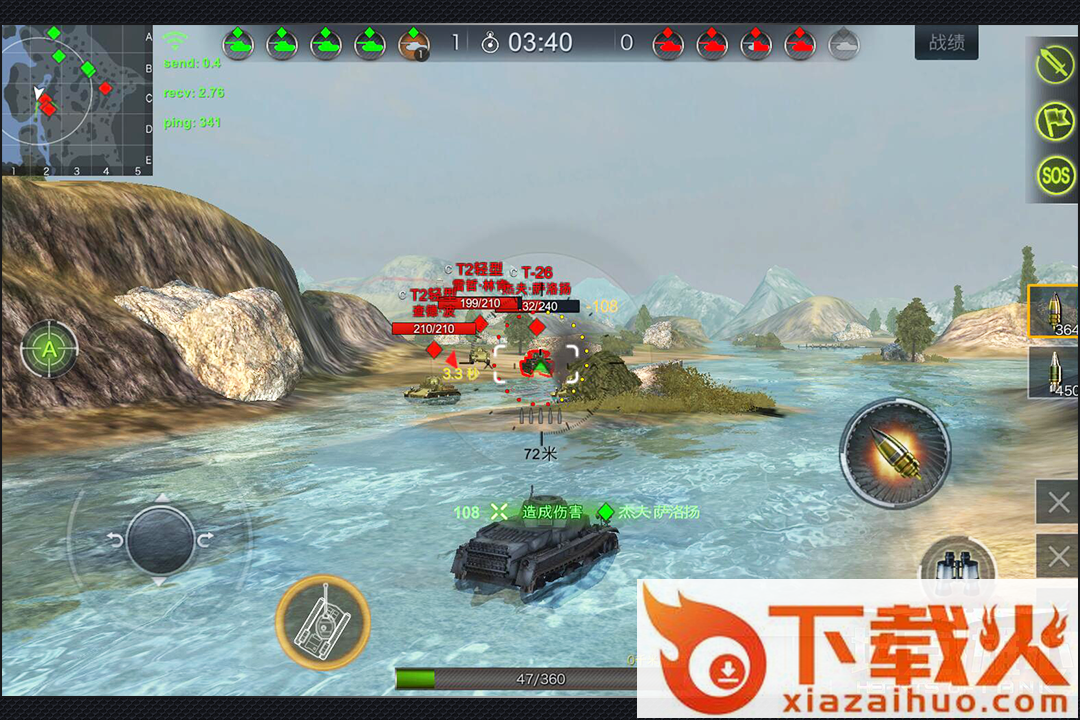This screenshot has height=720, width=1080.
Task: Activate the flag signal icon
Action: coord(1054,120)
